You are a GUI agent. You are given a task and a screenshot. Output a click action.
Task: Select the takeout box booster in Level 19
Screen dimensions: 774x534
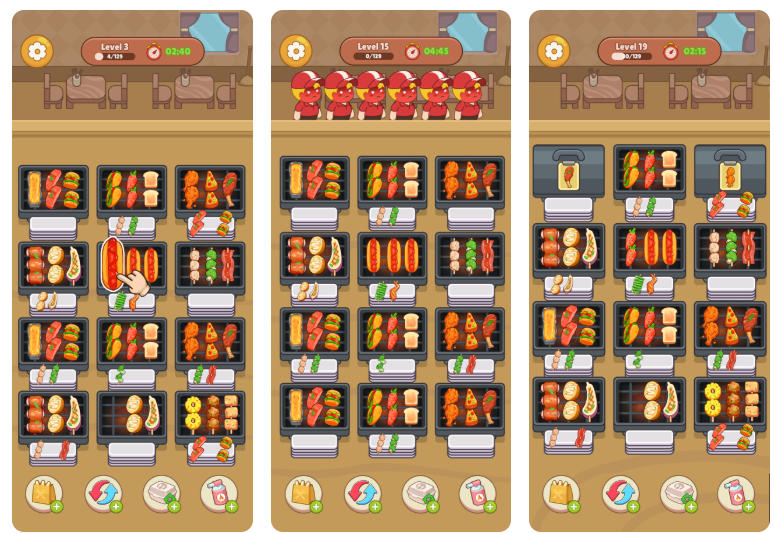point(677,492)
